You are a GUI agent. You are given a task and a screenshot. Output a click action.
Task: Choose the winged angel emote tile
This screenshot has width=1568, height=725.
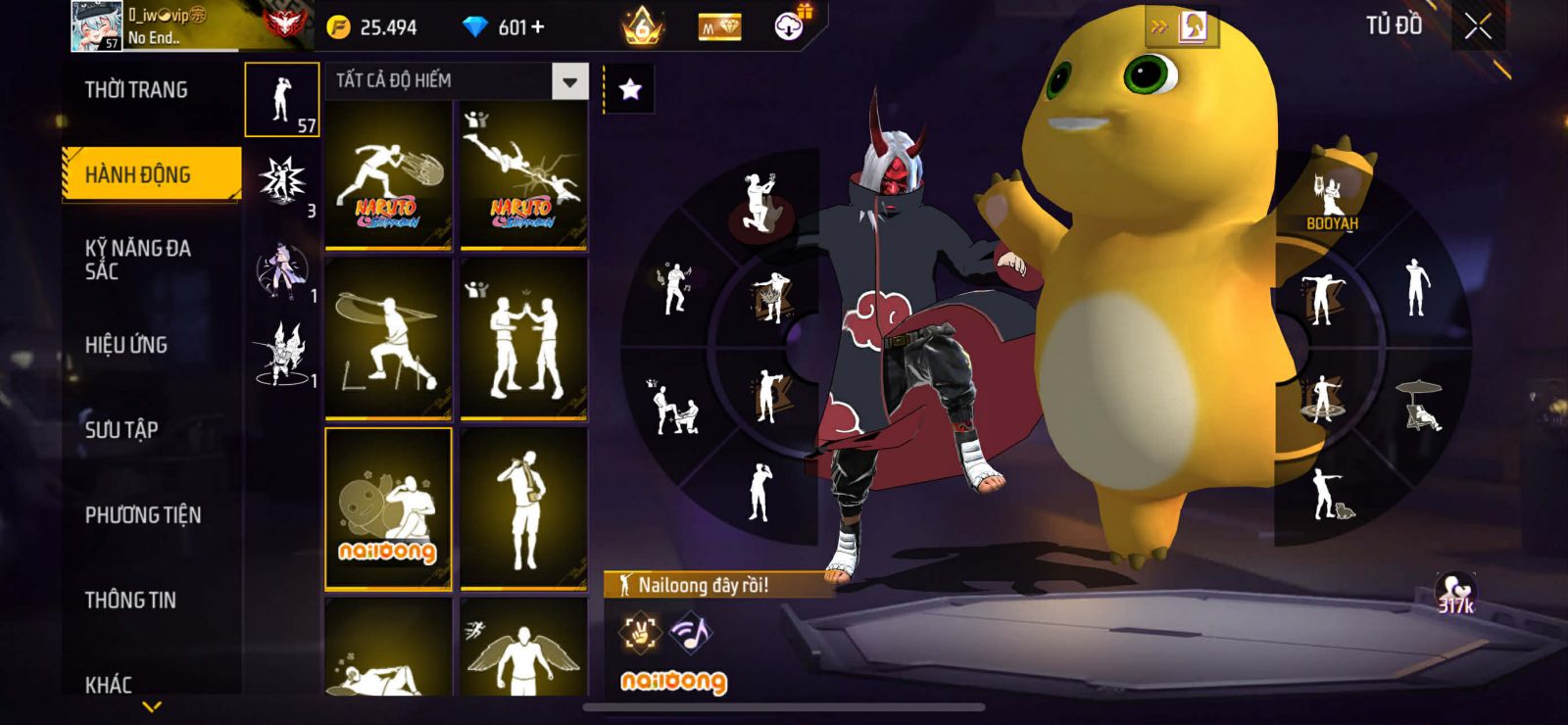click(x=523, y=651)
